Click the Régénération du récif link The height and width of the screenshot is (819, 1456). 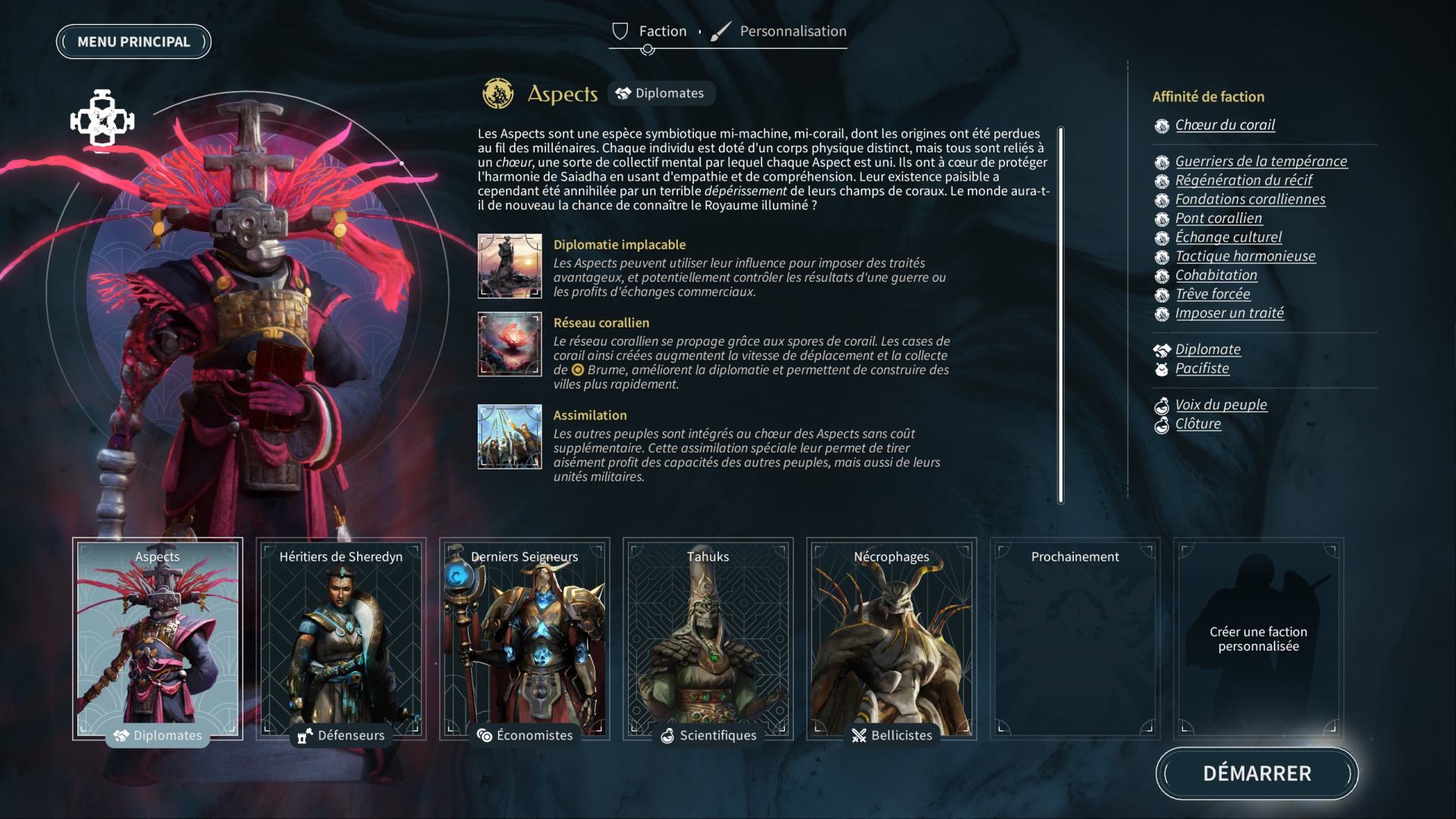point(1244,180)
